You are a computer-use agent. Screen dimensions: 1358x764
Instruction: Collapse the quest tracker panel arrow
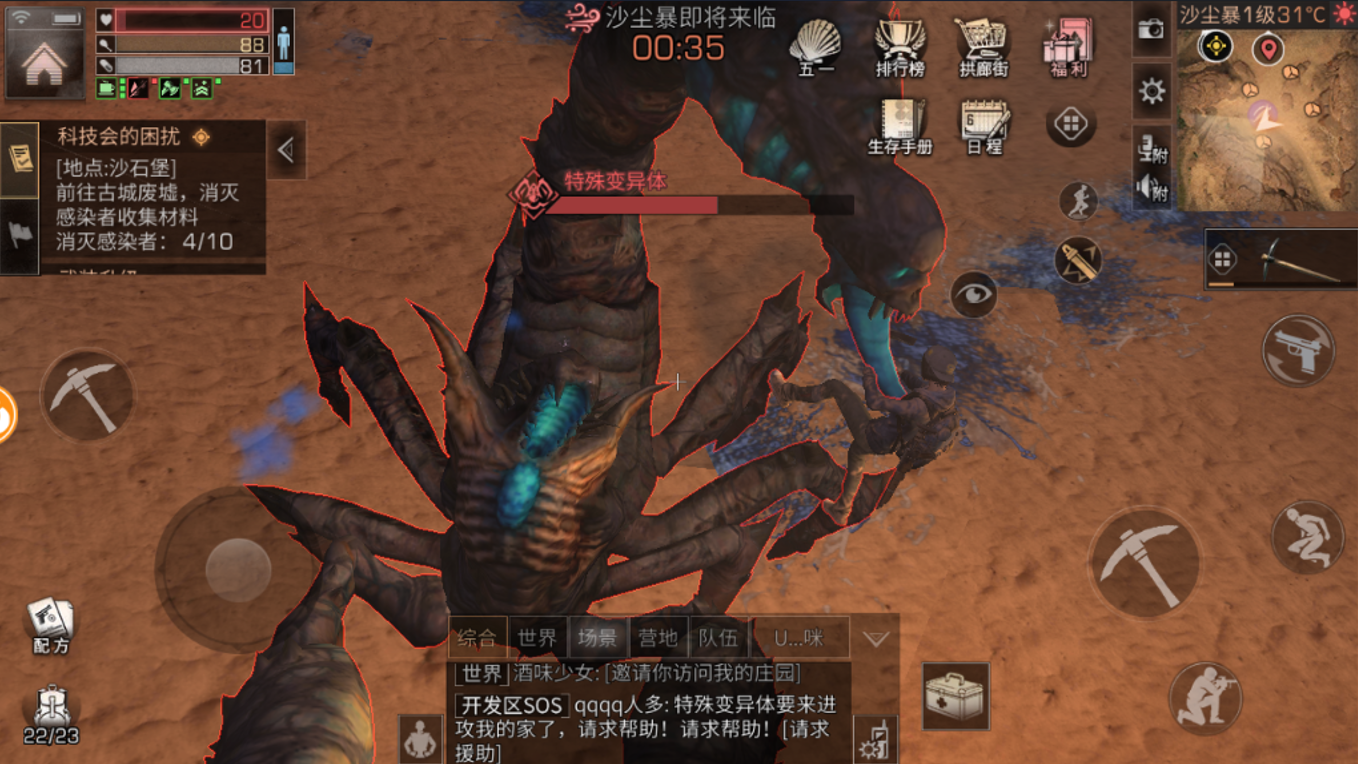[286, 150]
